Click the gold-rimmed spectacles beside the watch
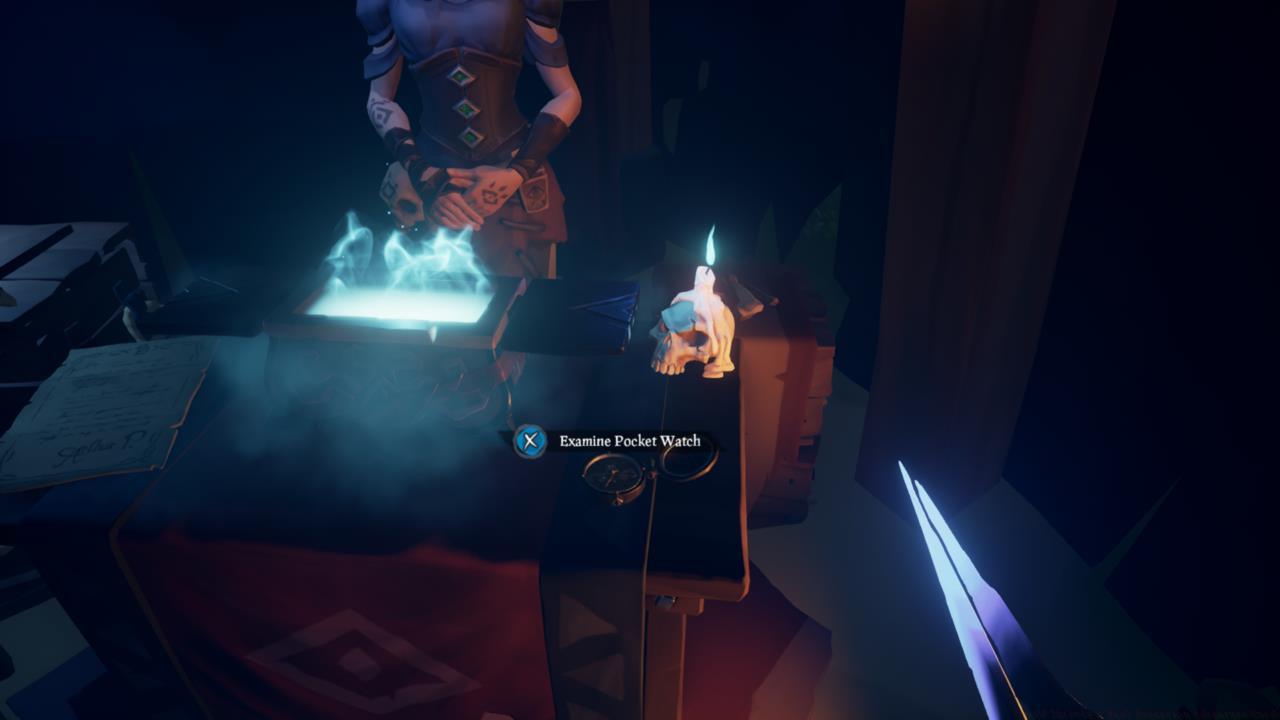1280x720 pixels. 690,465
